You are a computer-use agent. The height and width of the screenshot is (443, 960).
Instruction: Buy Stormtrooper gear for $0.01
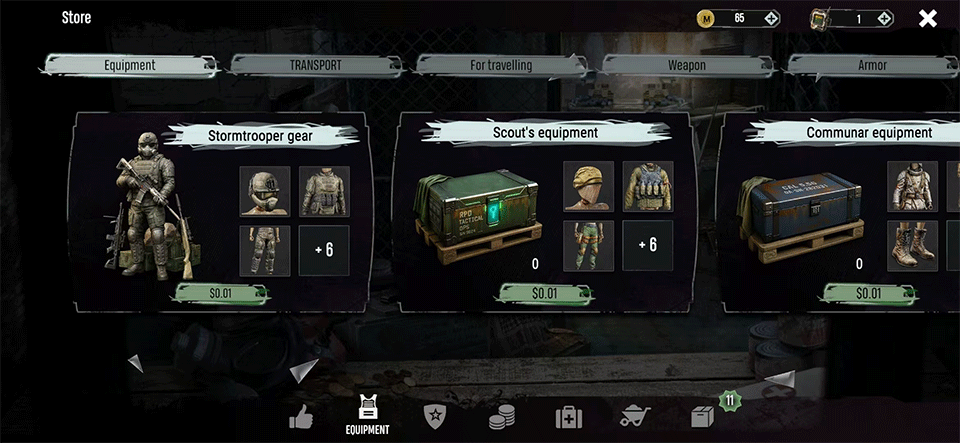222,294
